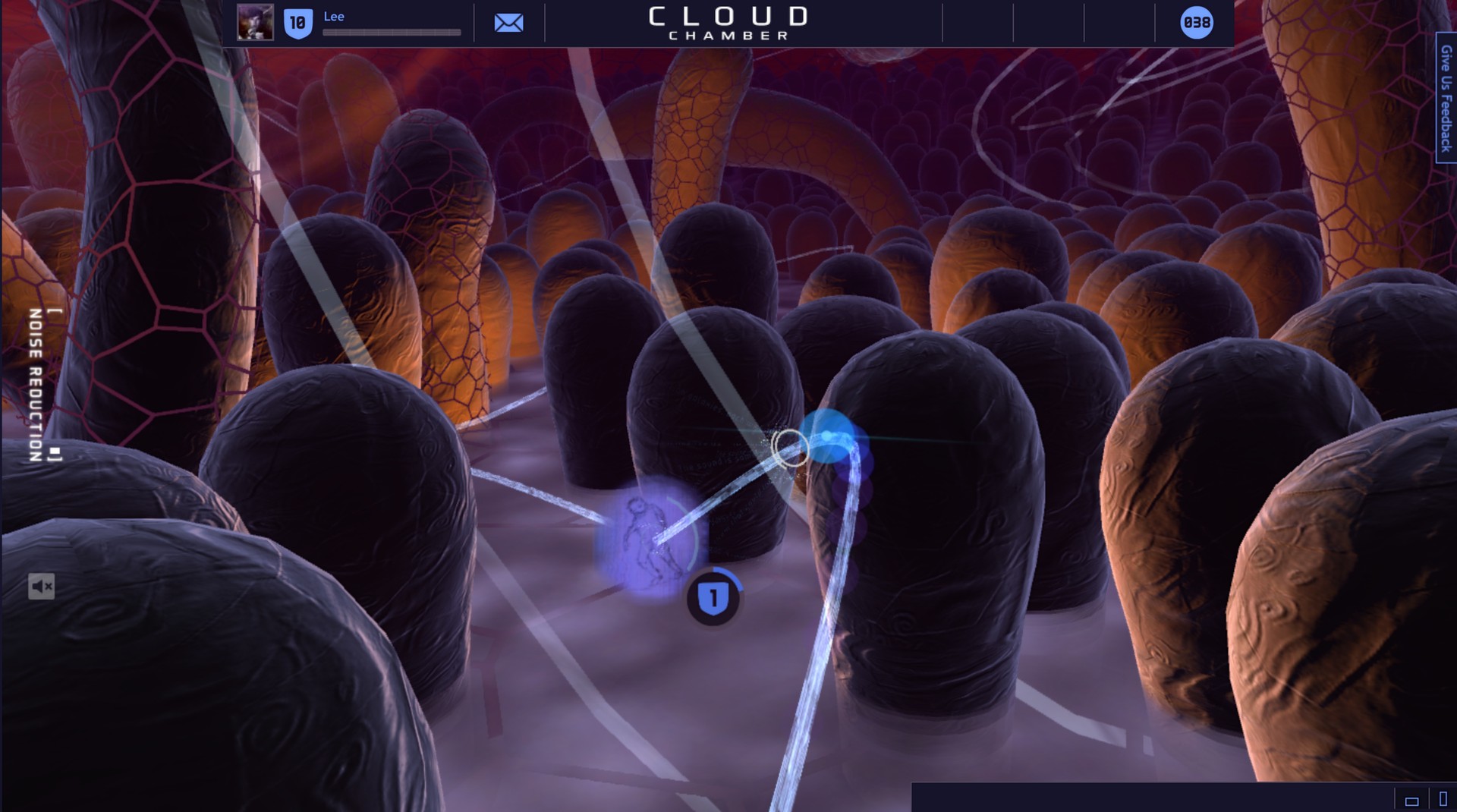Click the username Lee
Image resolution: width=1457 pixels, height=812 pixels.
tap(332, 15)
